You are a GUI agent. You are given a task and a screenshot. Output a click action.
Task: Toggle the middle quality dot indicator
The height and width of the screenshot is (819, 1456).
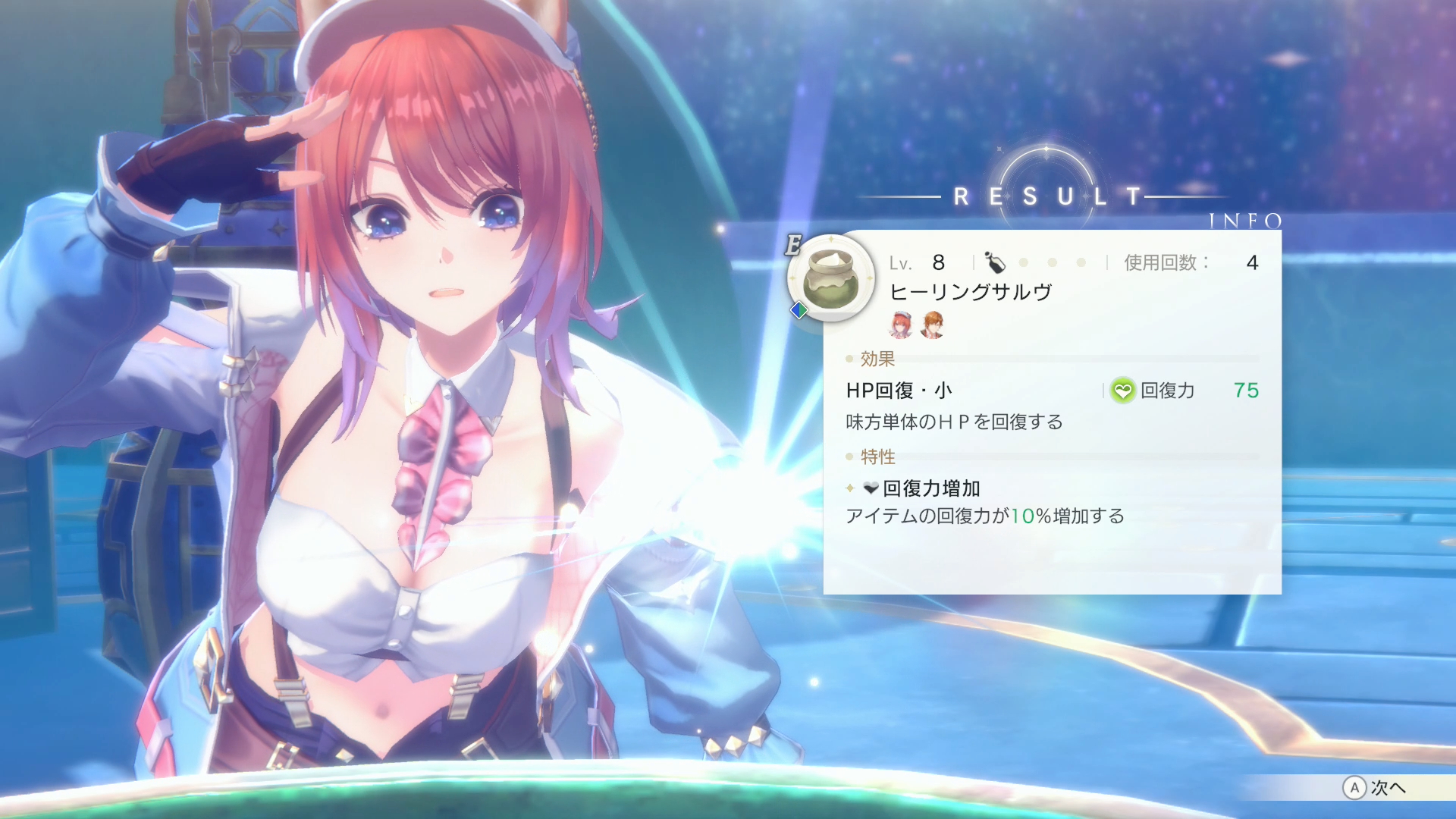[1051, 262]
